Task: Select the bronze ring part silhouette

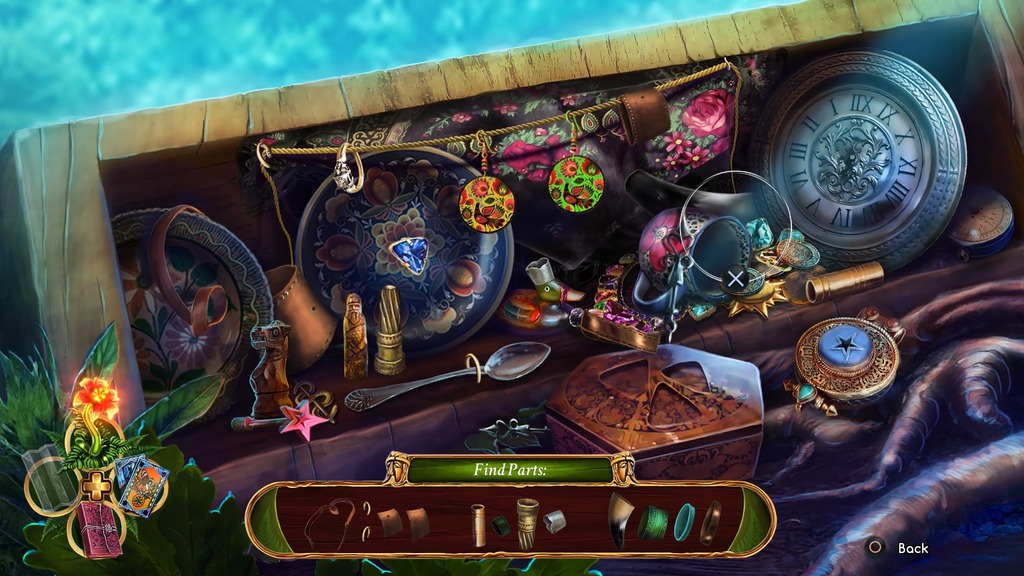Action: pyautogui.click(x=710, y=521)
